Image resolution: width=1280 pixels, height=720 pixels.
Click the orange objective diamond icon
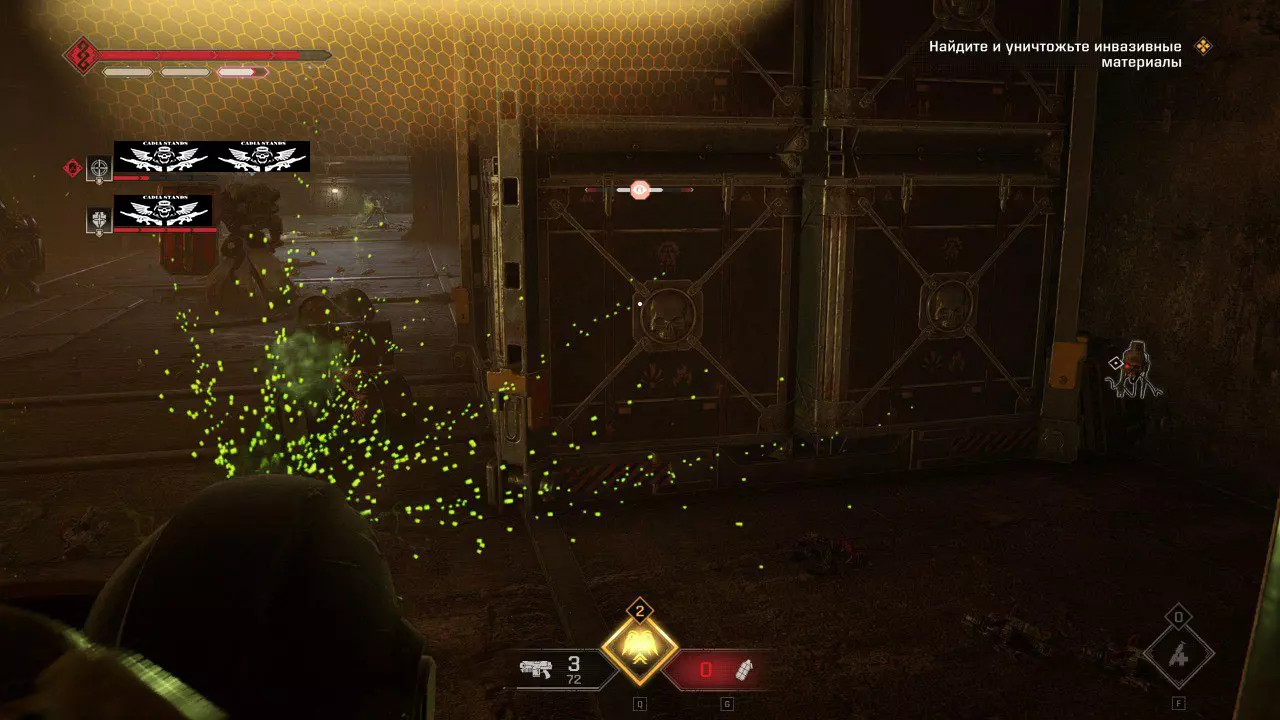pos(1204,46)
